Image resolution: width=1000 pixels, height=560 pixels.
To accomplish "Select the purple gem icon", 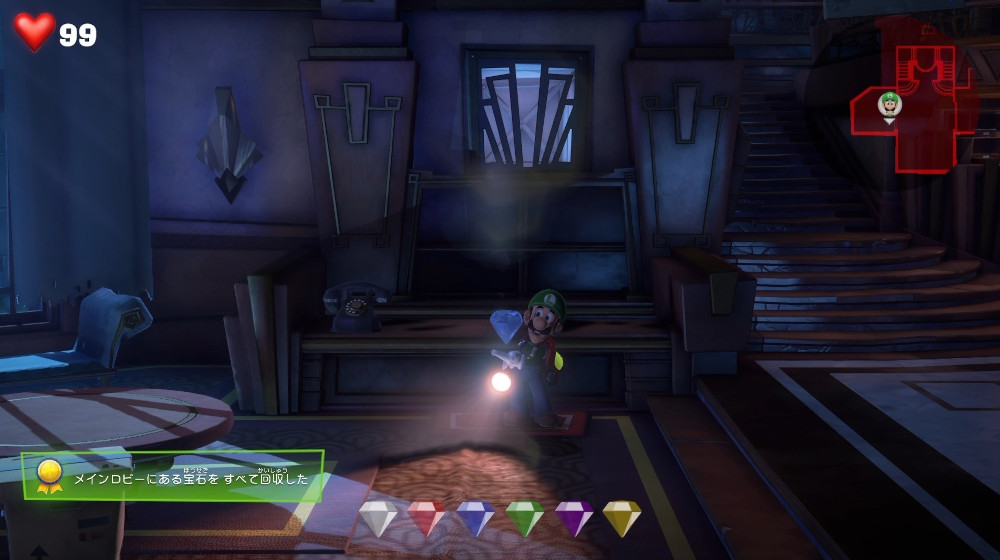I will [x=574, y=518].
